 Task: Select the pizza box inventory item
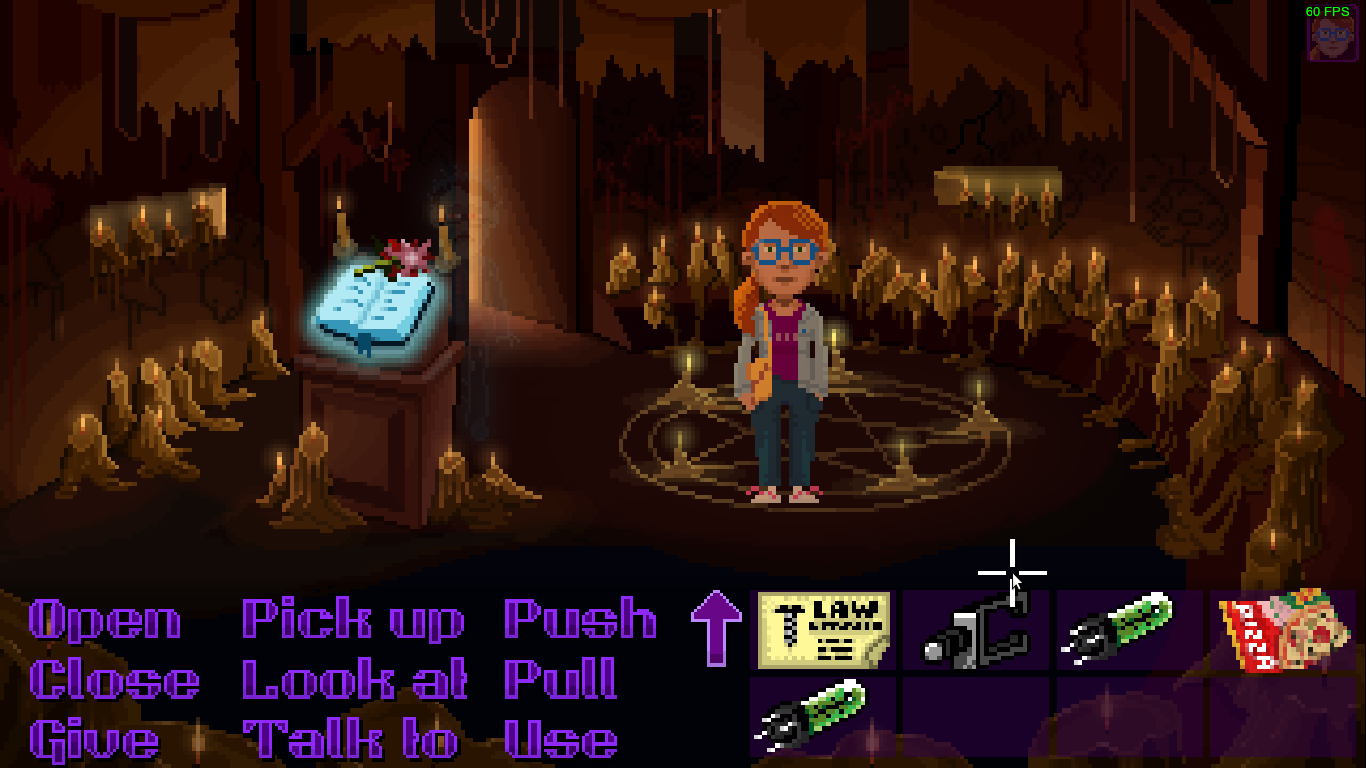(x=1281, y=629)
